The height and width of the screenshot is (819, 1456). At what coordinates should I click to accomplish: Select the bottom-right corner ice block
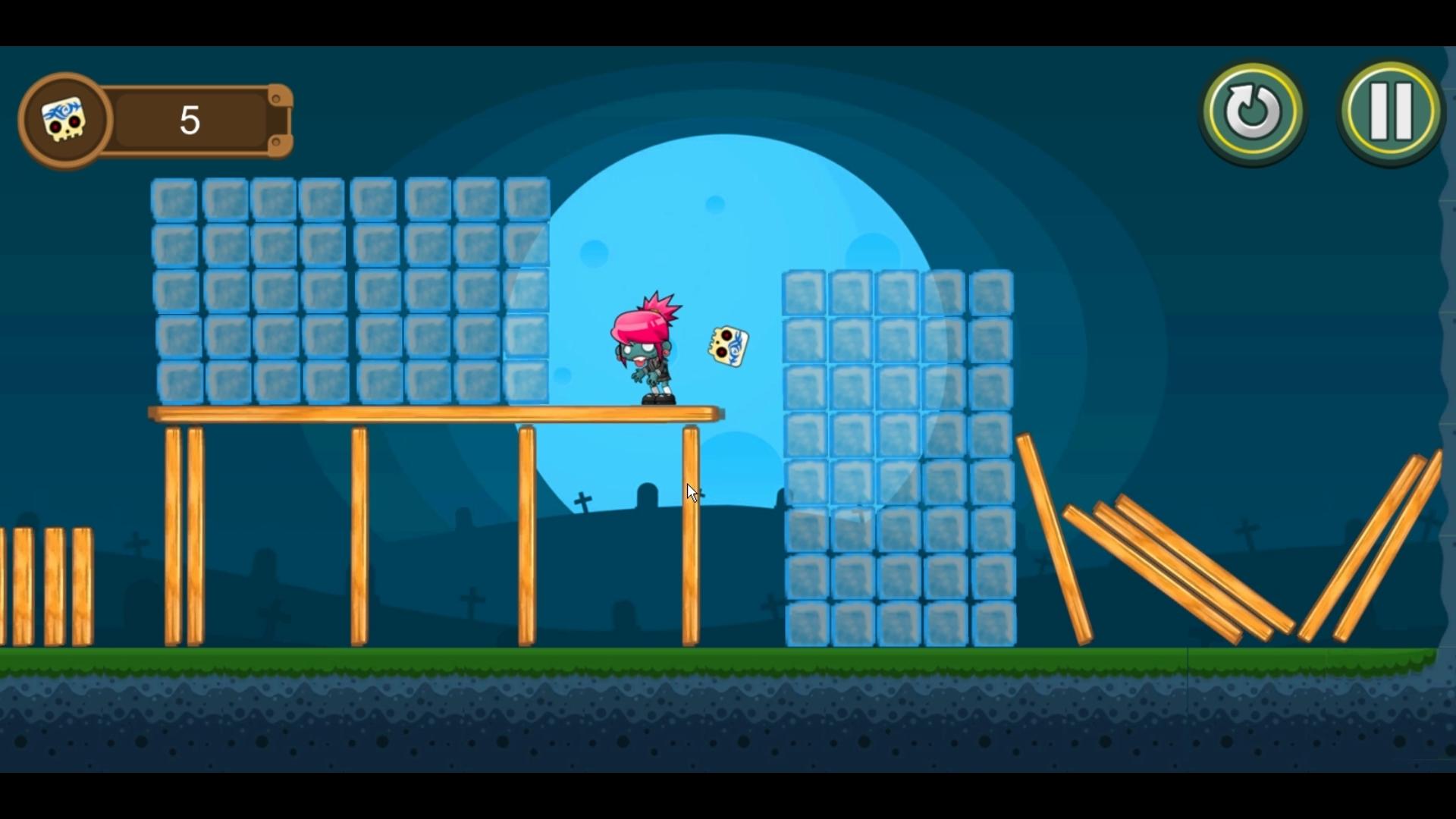[x=990, y=623]
